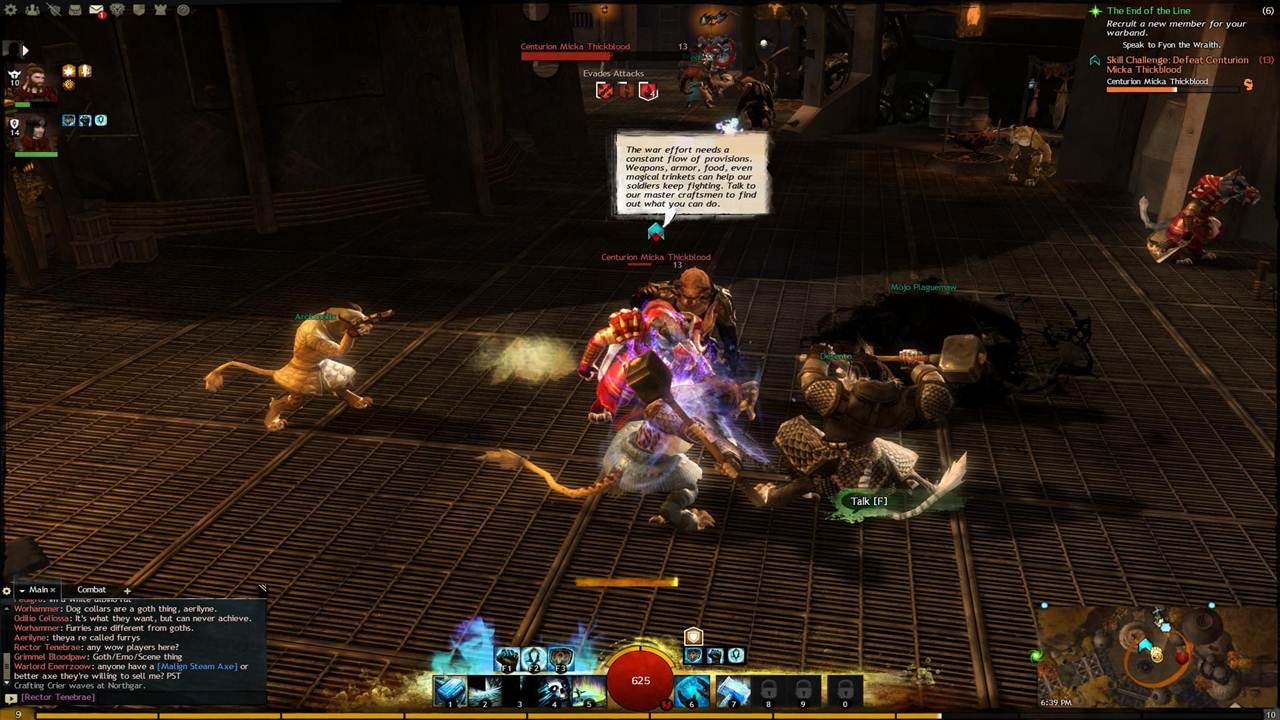Viewport: 1280px width, 720px height.
Task: Activate the F3 shield profession skill
Action: [x=561, y=659]
